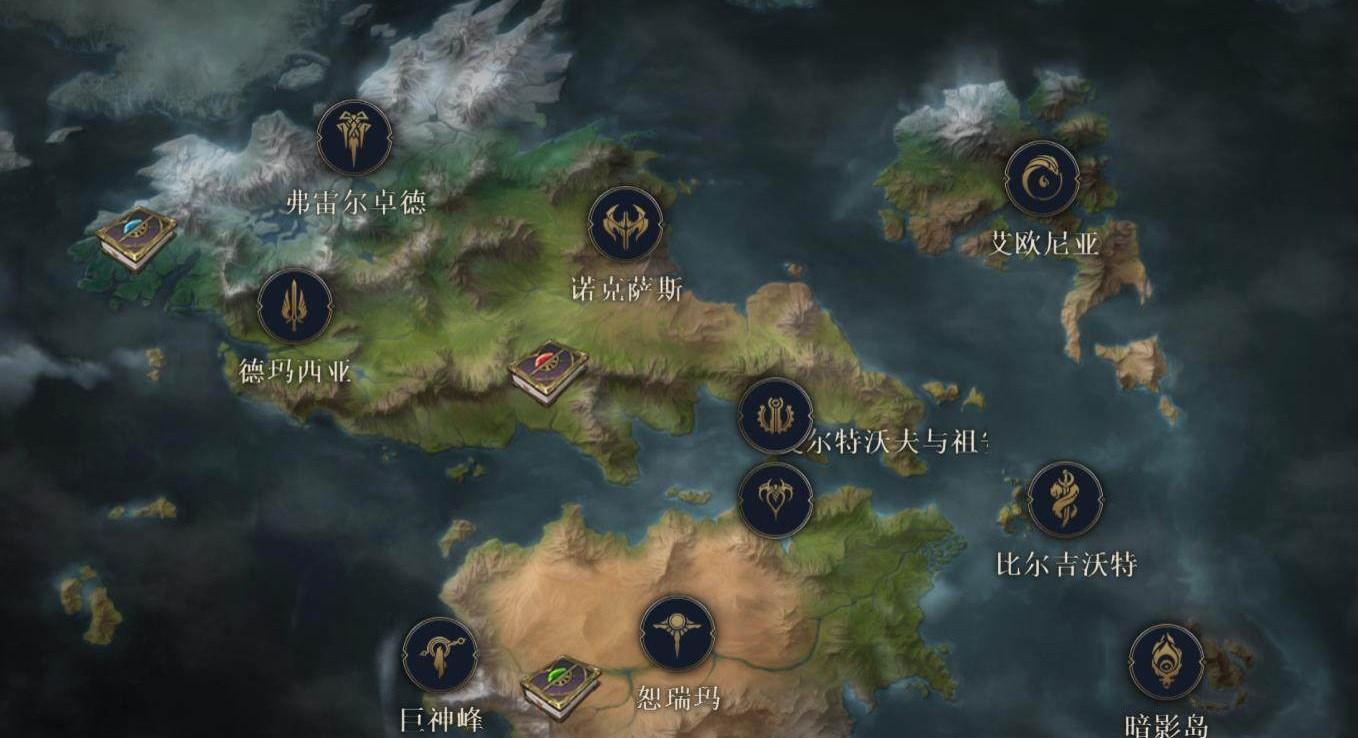Open the story book with red gem
Viewport: 1358px width, 738px height.
pos(548,371)
